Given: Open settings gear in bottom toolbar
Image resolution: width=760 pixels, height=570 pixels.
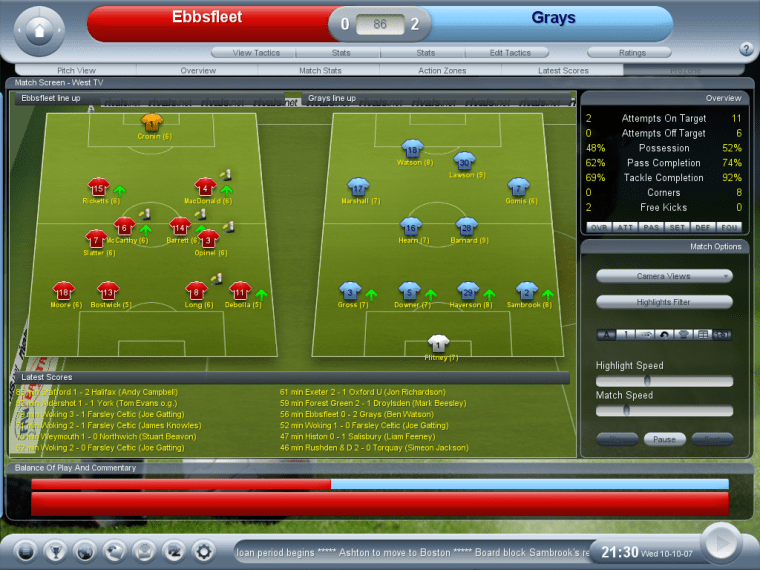Looking at the screenshot, I should [204, 550].
